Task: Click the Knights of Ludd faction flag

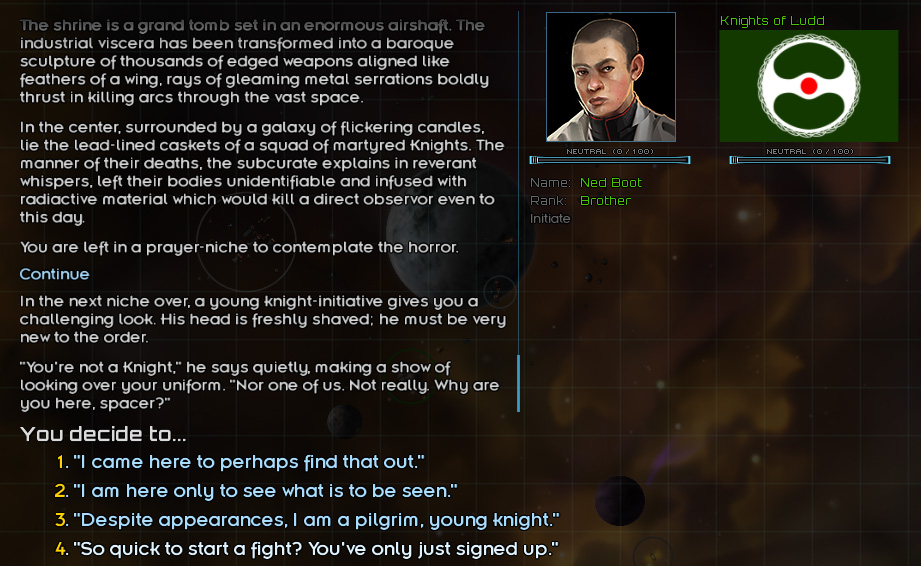Action: click(x=809, y=85)
